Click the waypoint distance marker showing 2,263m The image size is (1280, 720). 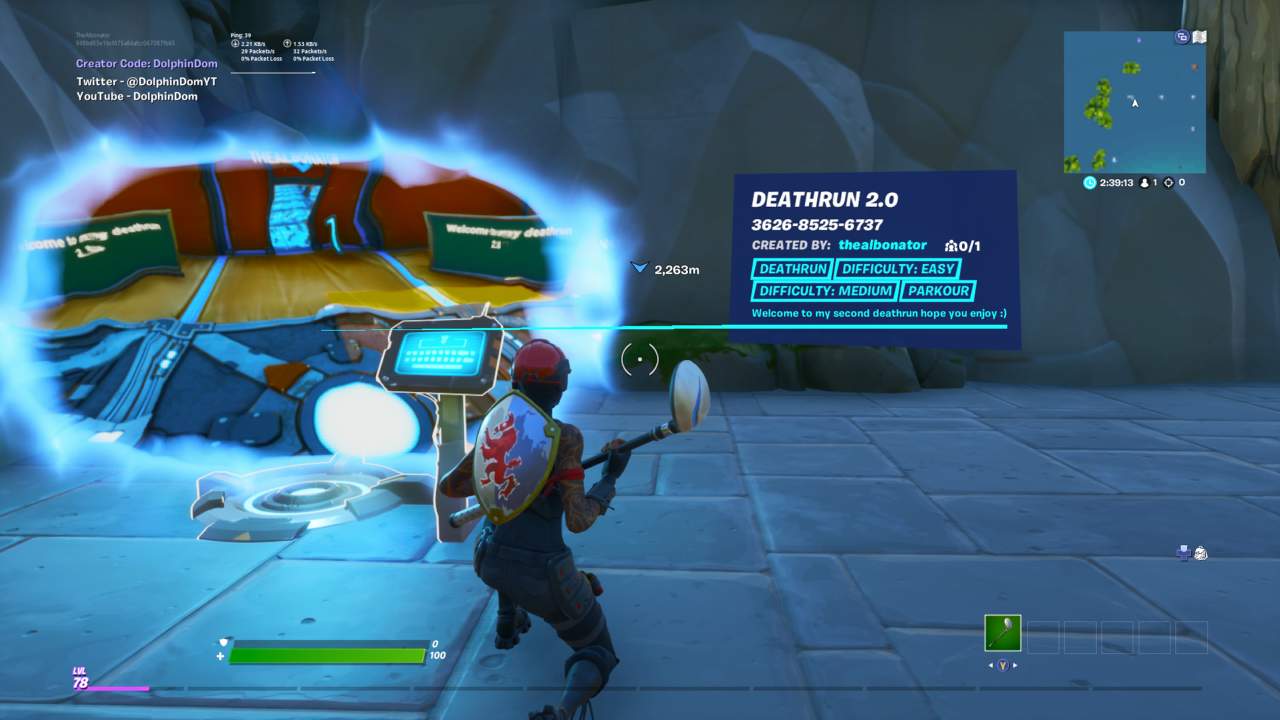point(662,268)
